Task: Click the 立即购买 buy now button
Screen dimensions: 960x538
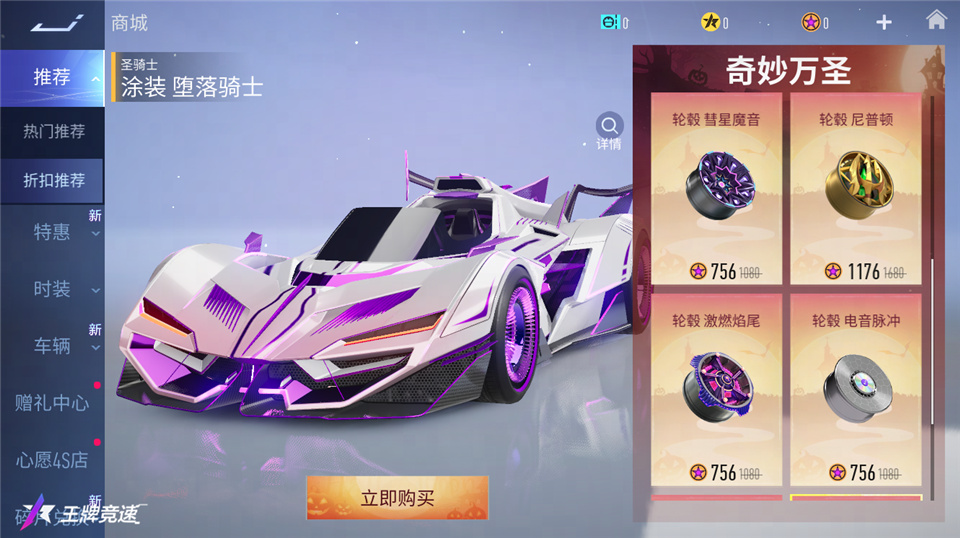Action: [x=397, y=498]
